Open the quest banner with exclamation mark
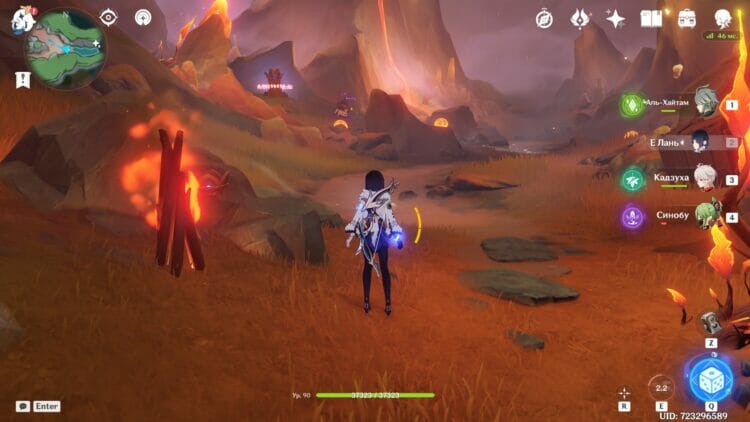750x422 pixels. click(x=22, y=80)
